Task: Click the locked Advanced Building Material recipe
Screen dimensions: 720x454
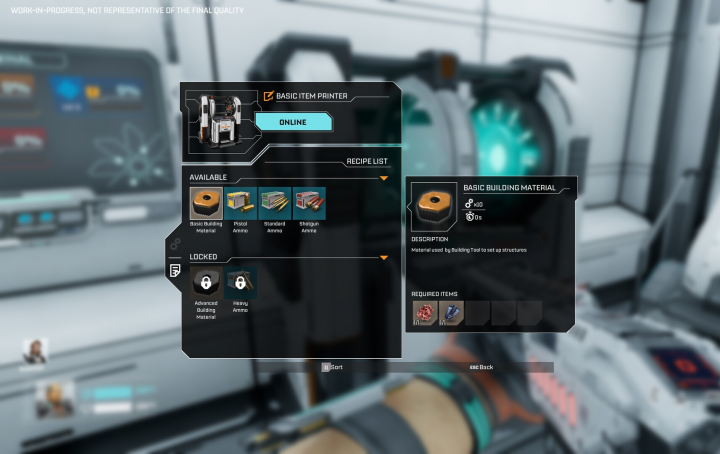Action: pyautogui.click(x=206, y=282)
